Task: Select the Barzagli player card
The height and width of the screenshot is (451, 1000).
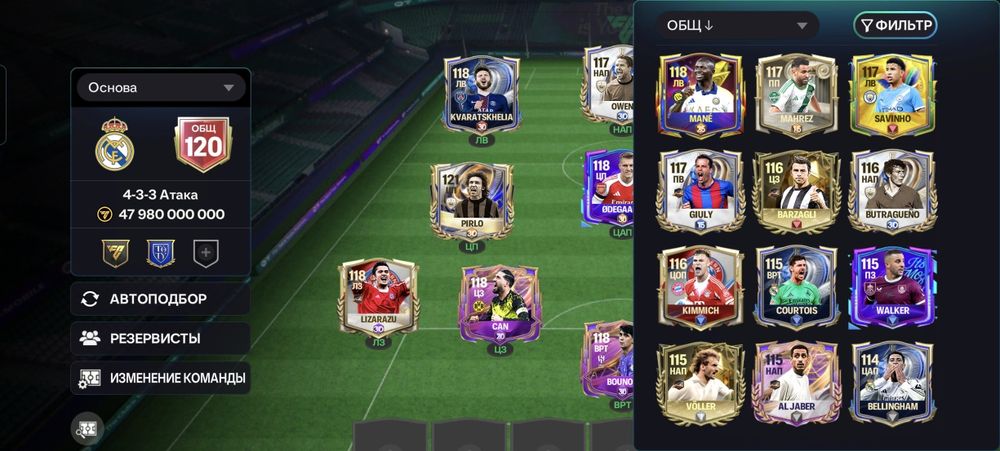Action: [x=796, y=192]
